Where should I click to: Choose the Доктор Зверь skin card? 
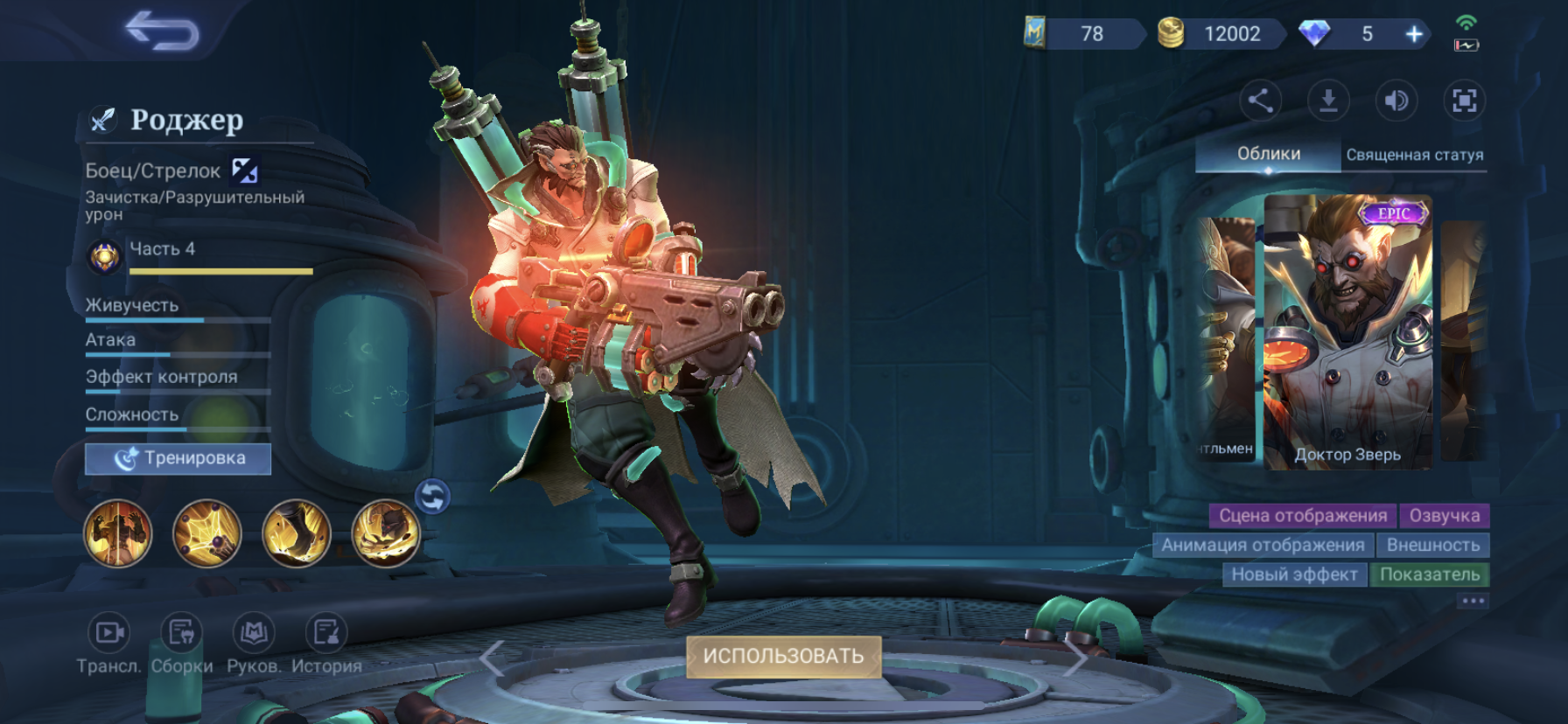pos(1347,332)
